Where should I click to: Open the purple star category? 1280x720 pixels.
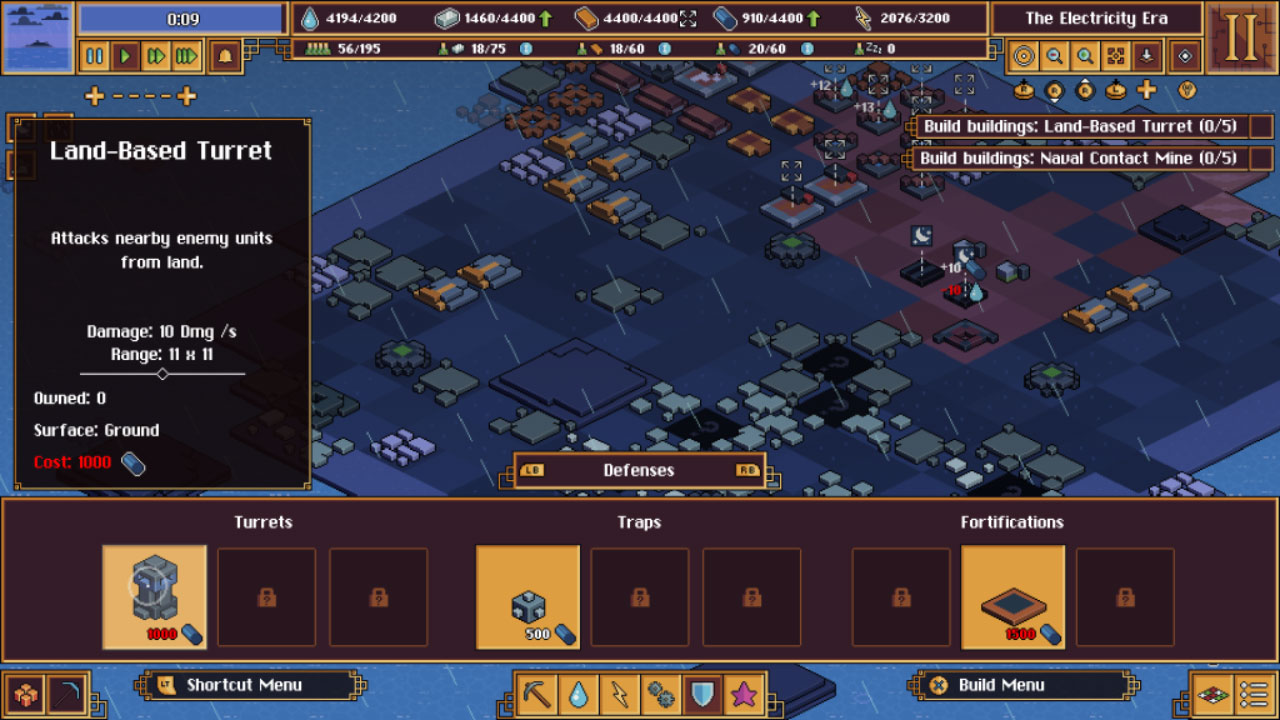pos(744,693)
